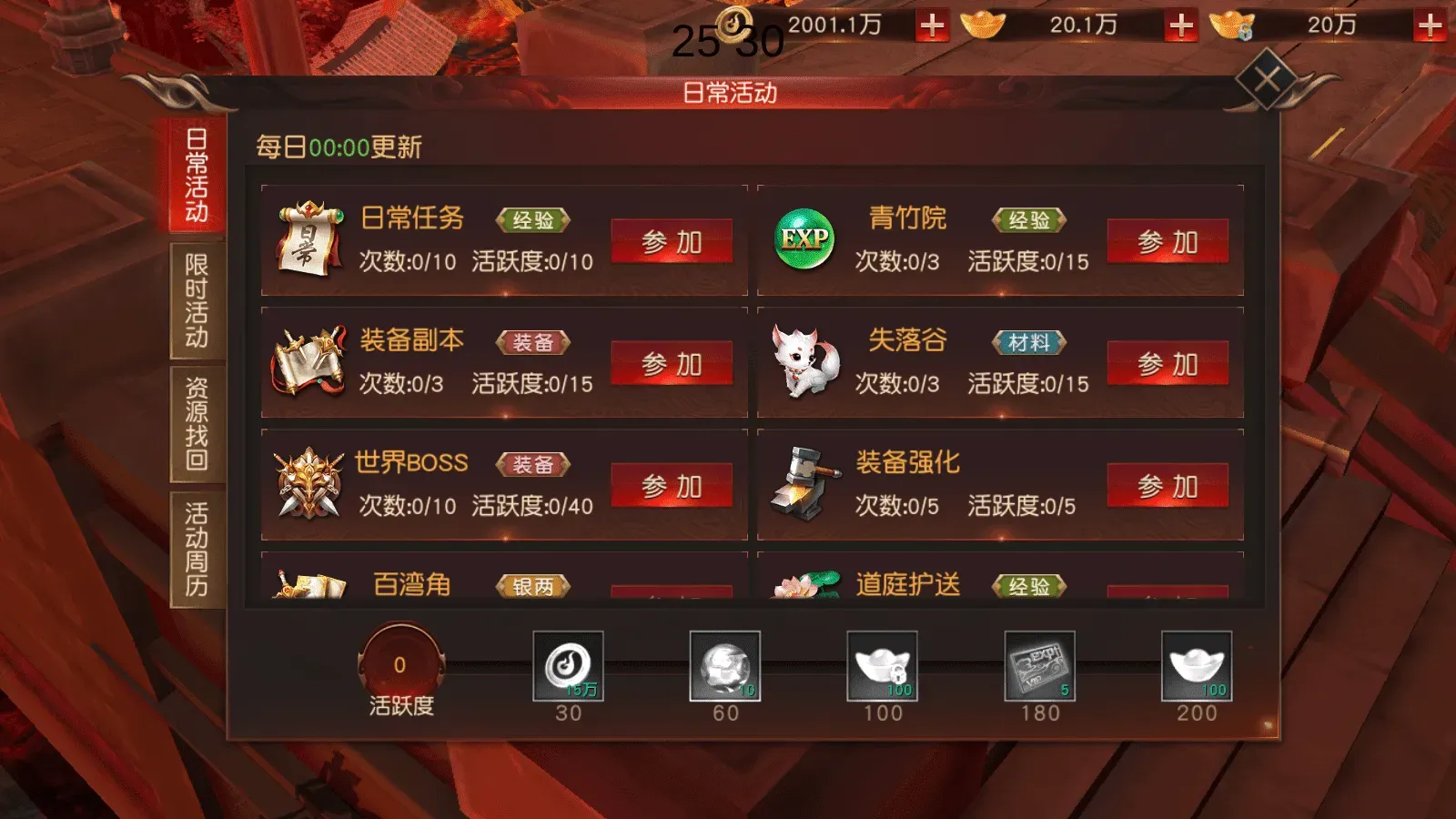Select the 装备副本 equipment dungeon scroll icon
This screenshot has width=1456, height=819.
tap(309, 361)
